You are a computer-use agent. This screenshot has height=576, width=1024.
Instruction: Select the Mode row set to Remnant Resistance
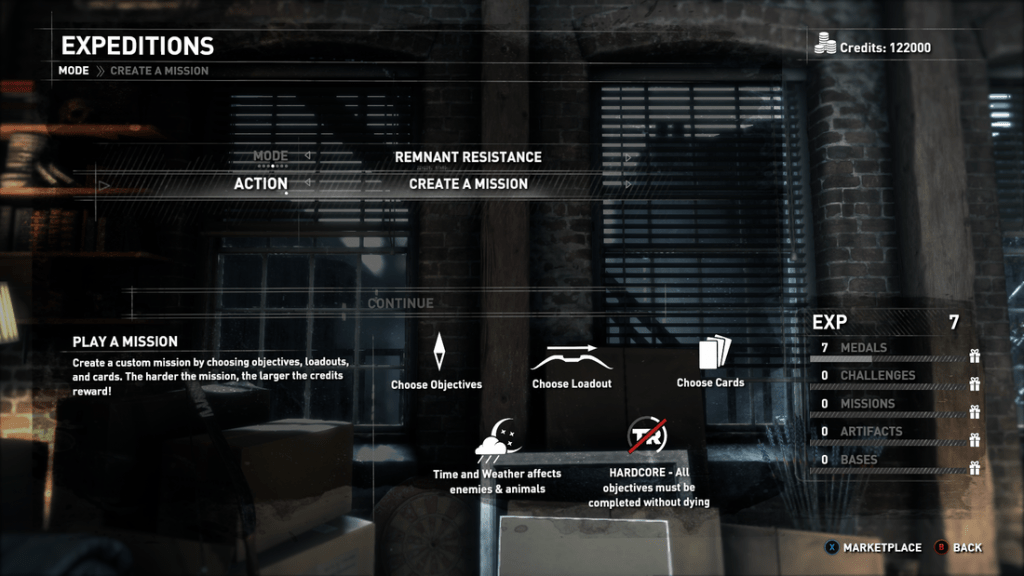[x=467, y=157]
